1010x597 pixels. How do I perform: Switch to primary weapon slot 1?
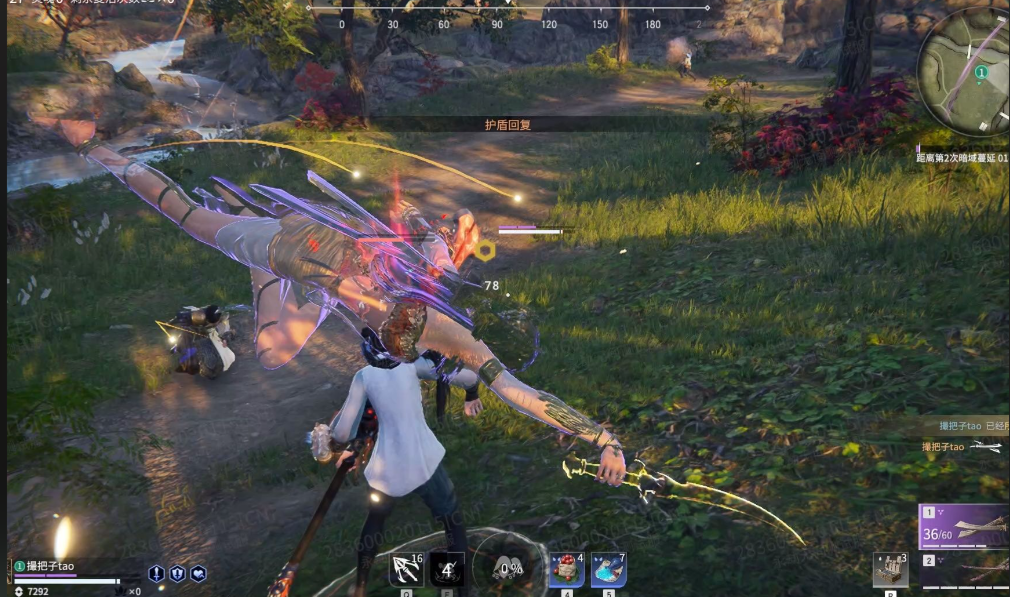(x=965, y=527)
